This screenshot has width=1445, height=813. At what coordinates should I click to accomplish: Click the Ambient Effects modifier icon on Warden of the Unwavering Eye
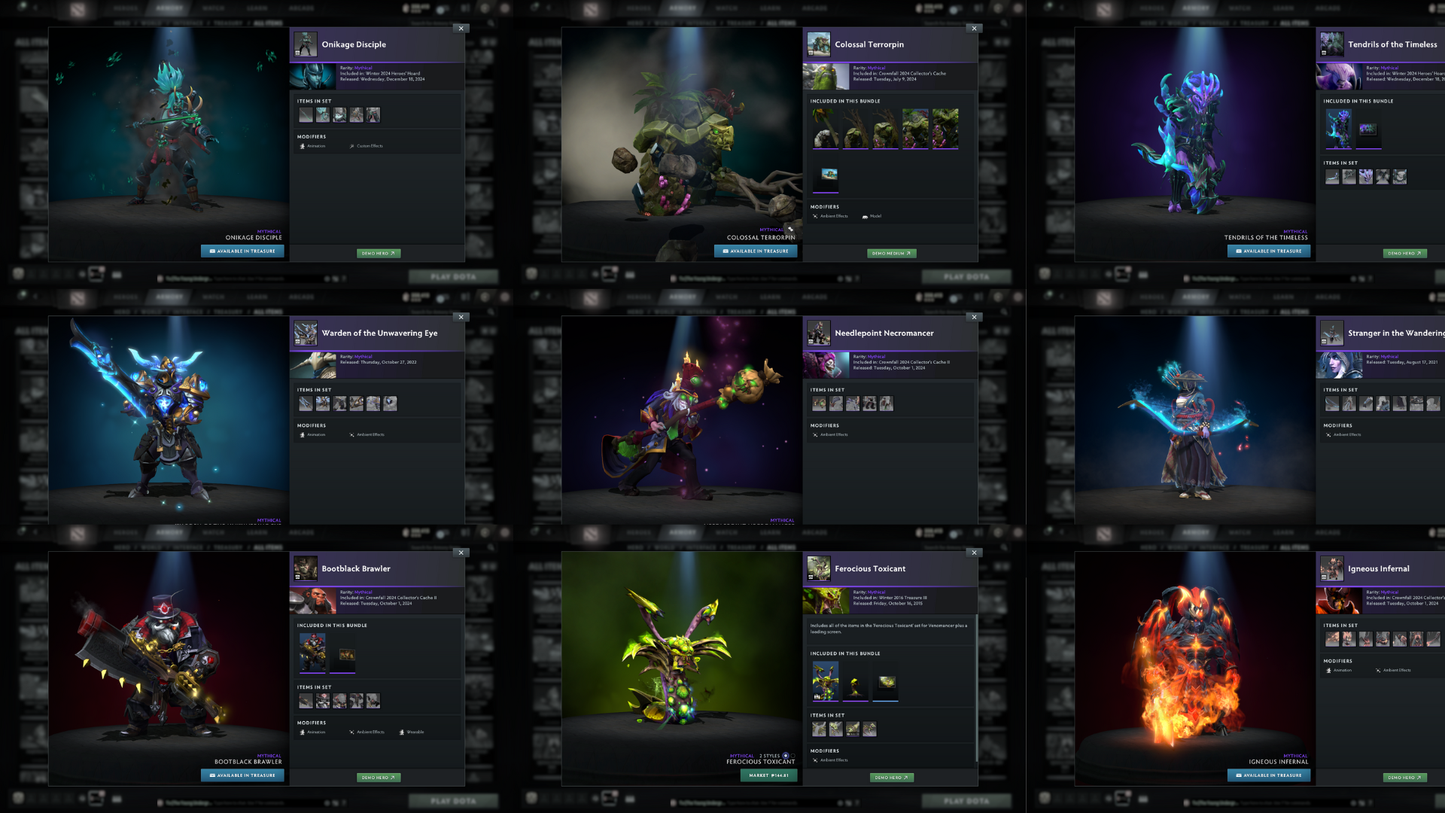352,434
